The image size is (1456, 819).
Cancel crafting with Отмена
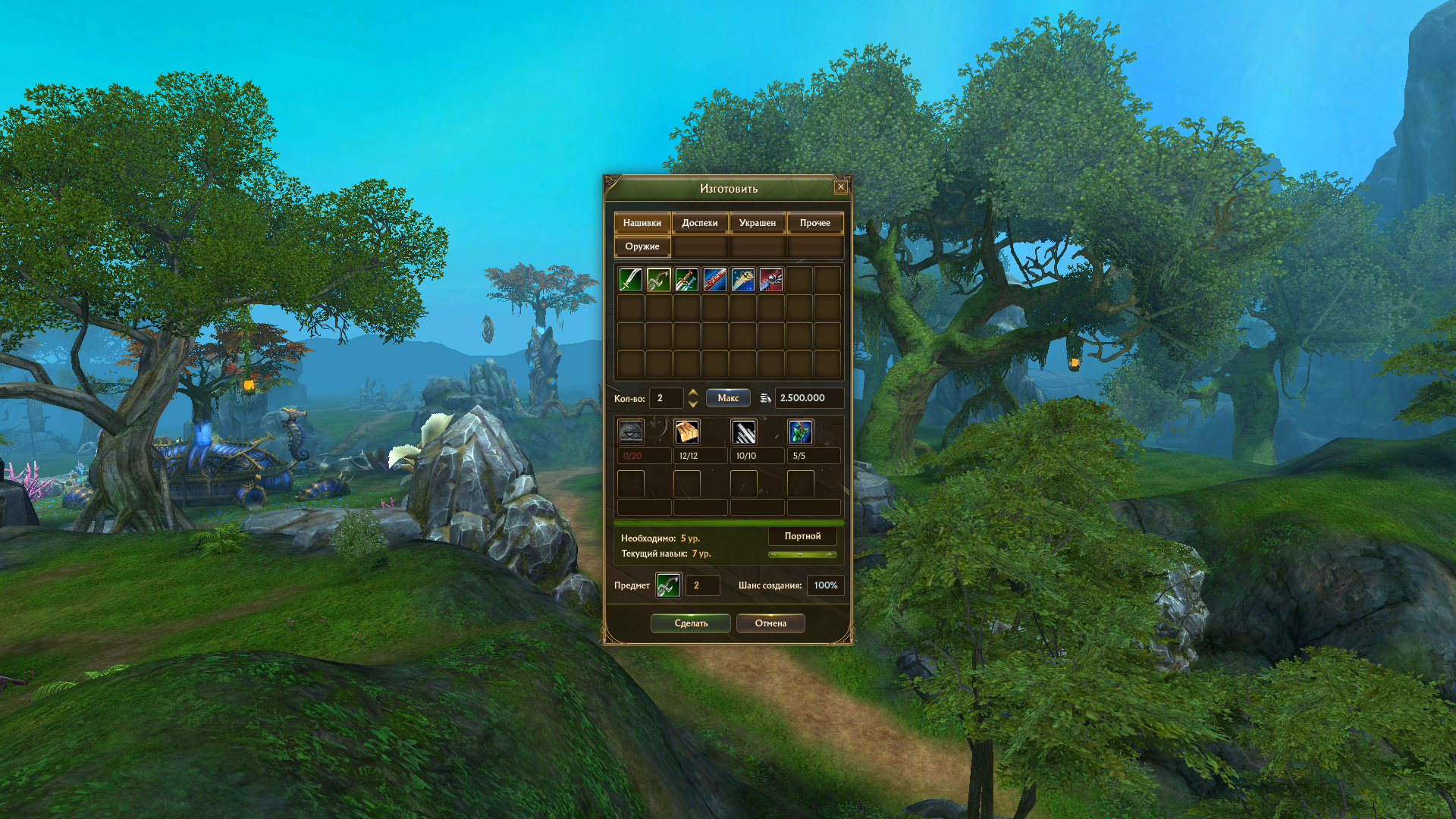click(x=770, y=623)
